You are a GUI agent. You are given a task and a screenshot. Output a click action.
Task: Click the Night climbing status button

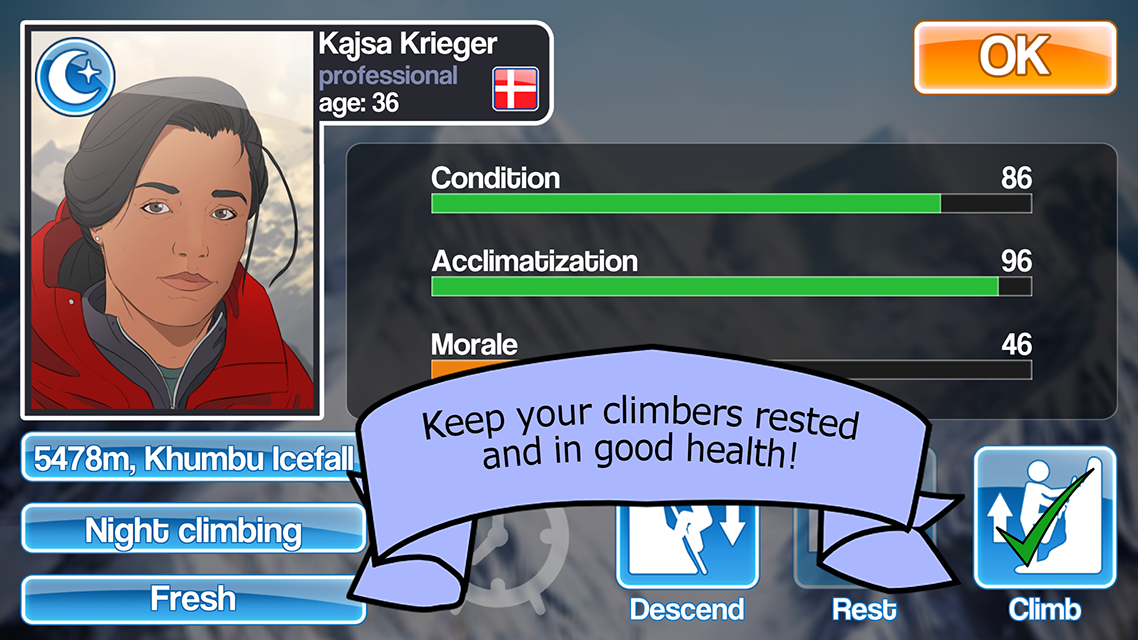click(193, 530)
